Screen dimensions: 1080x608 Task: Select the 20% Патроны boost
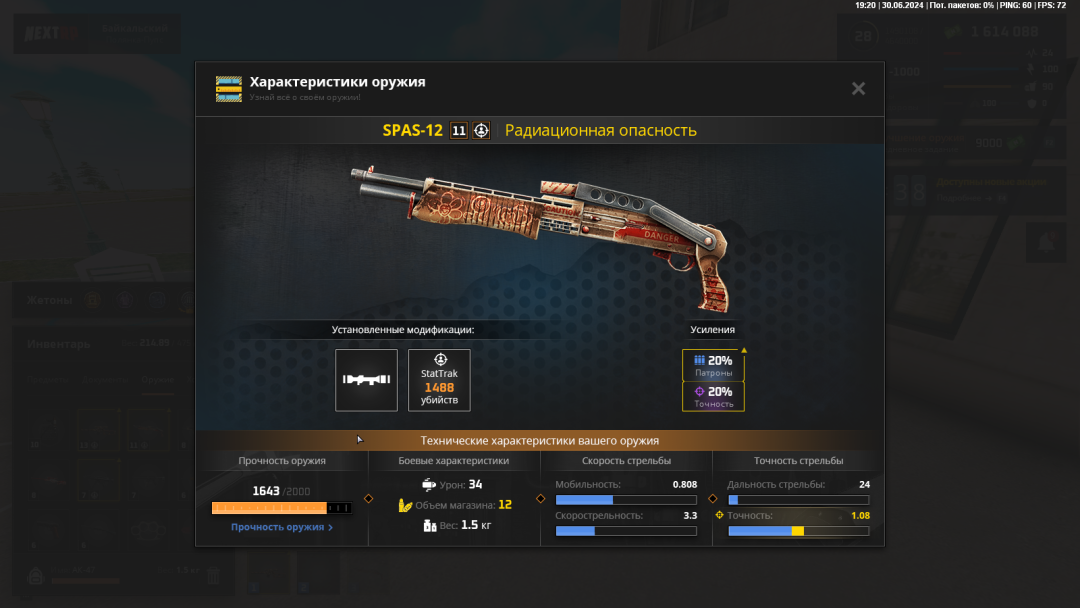point(713,365)
